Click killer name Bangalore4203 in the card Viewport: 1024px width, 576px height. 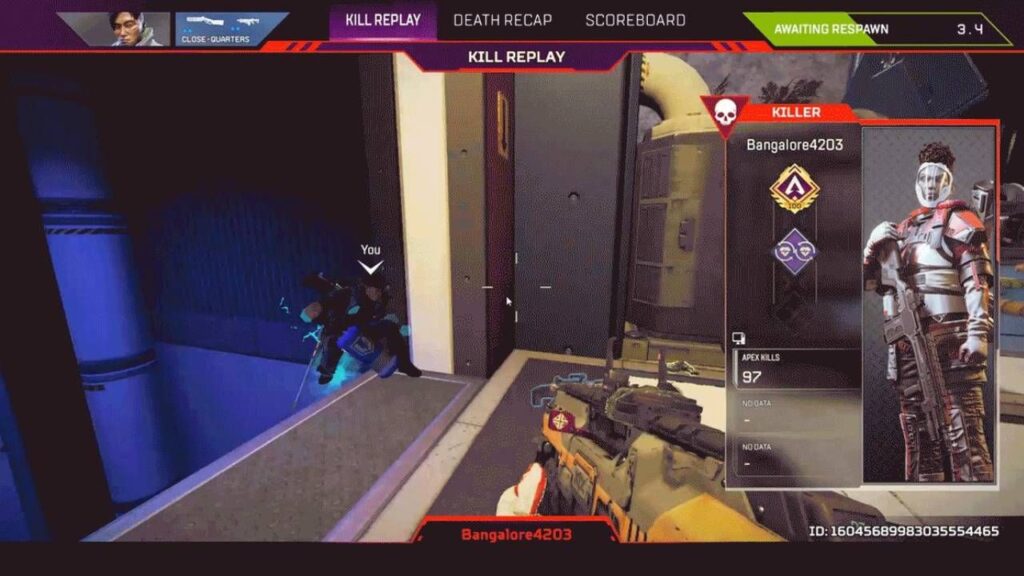794,145
